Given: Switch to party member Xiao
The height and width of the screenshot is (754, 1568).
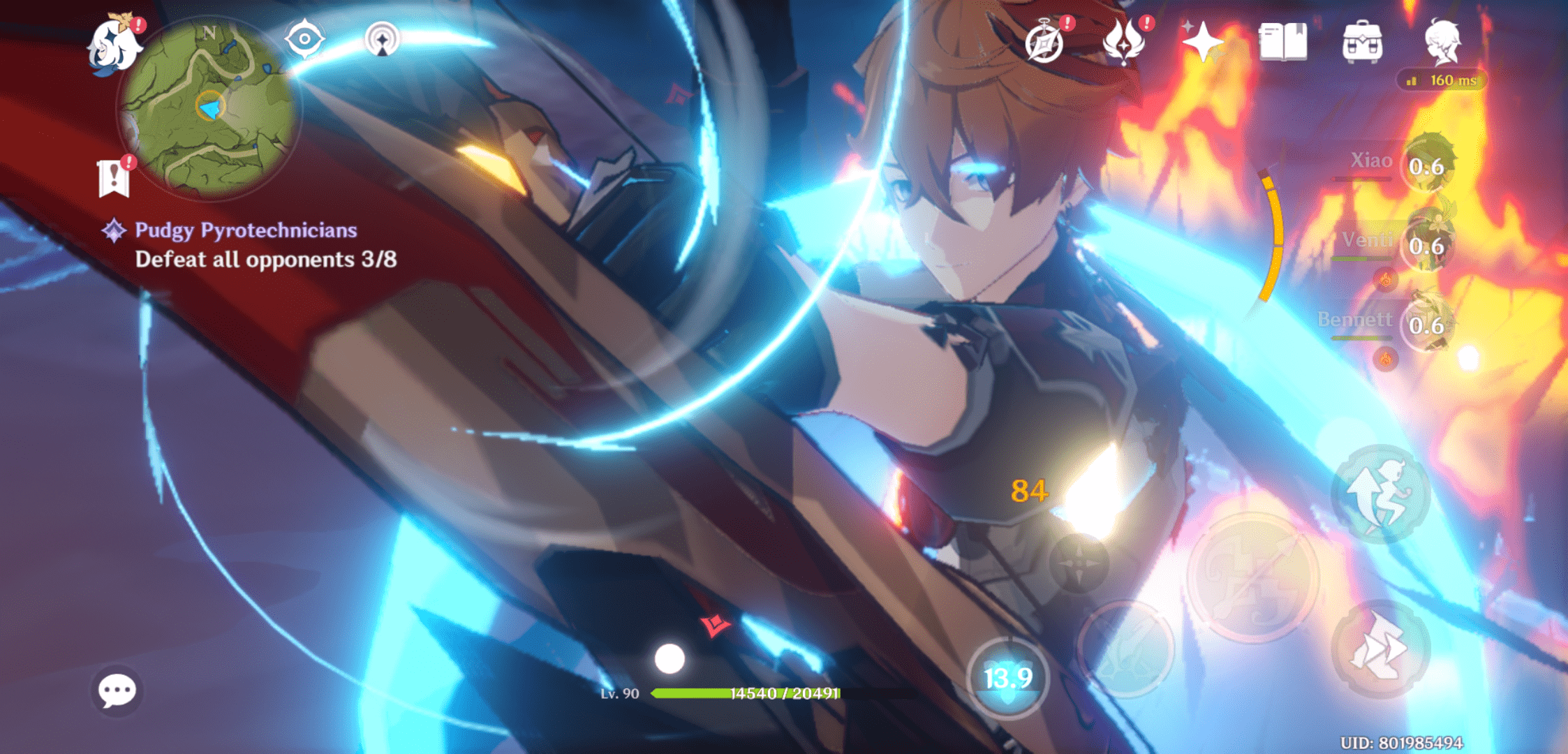Looking at the screenshot, I should pos(1427,165).
